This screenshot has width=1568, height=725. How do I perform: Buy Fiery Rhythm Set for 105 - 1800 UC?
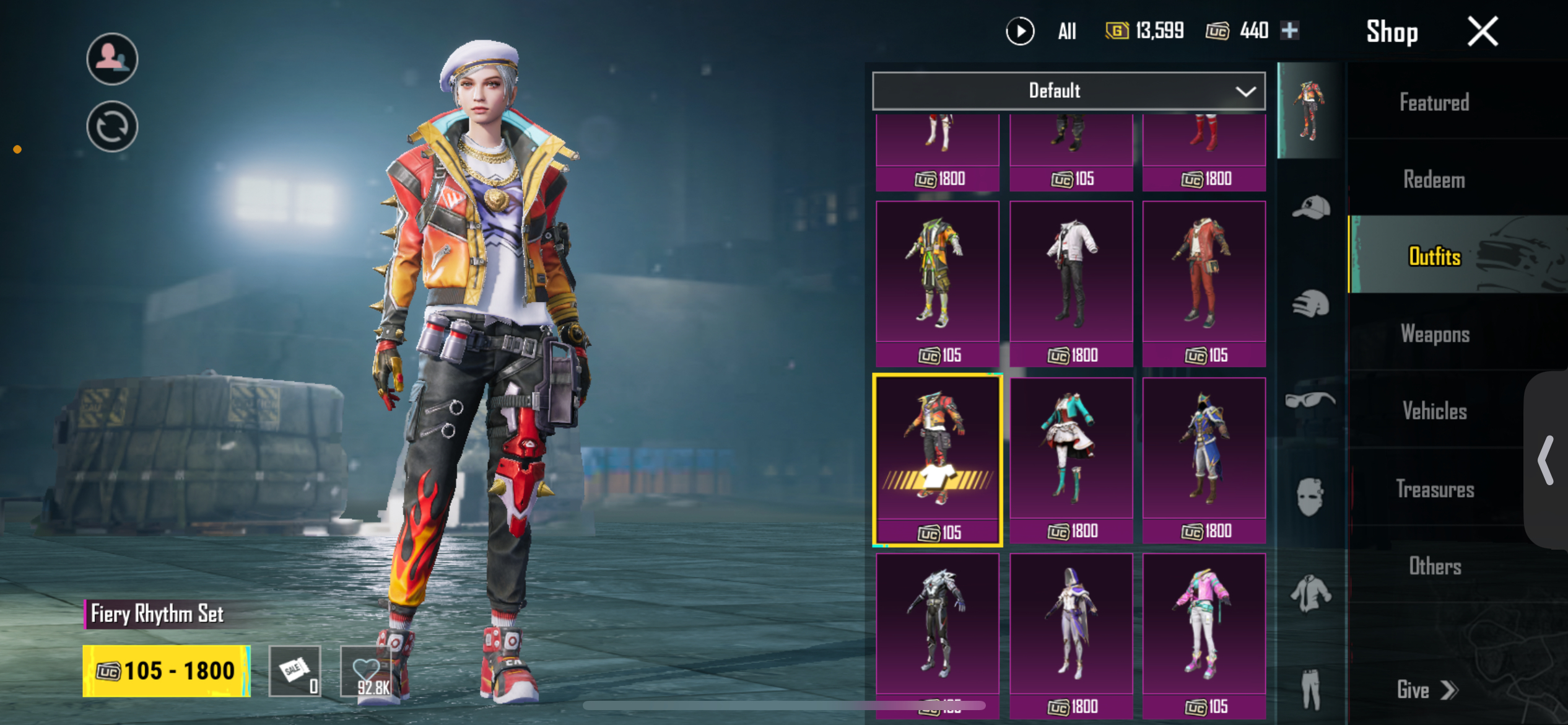point(167,671)
